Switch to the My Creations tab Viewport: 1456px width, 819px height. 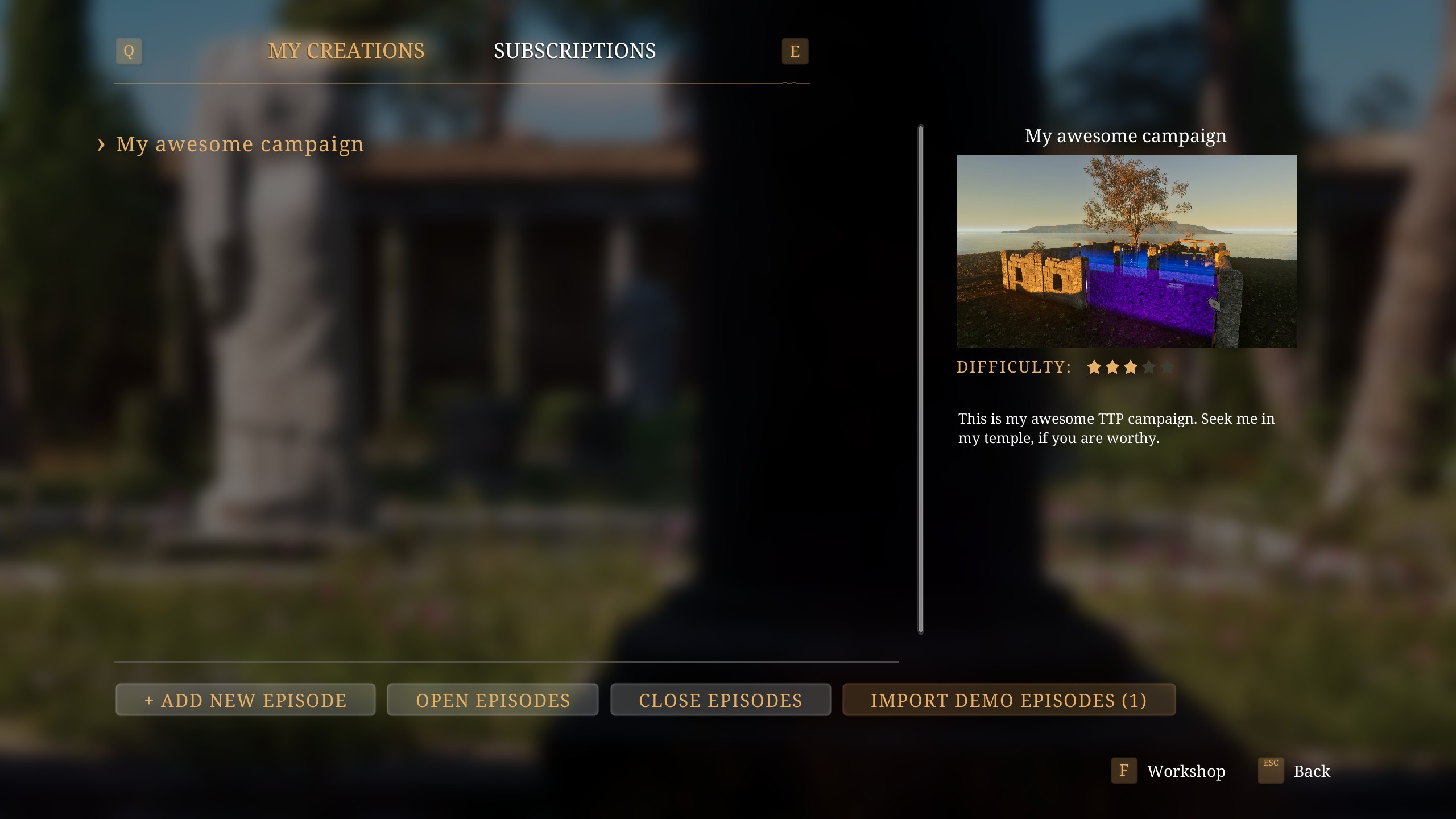coord(346,51)
